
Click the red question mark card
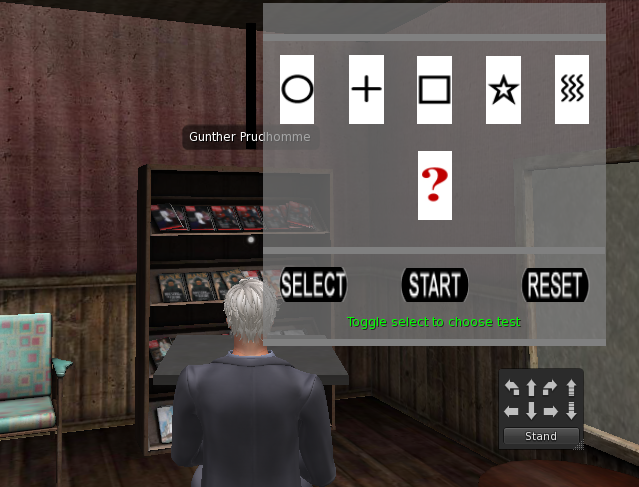(434, 185)
